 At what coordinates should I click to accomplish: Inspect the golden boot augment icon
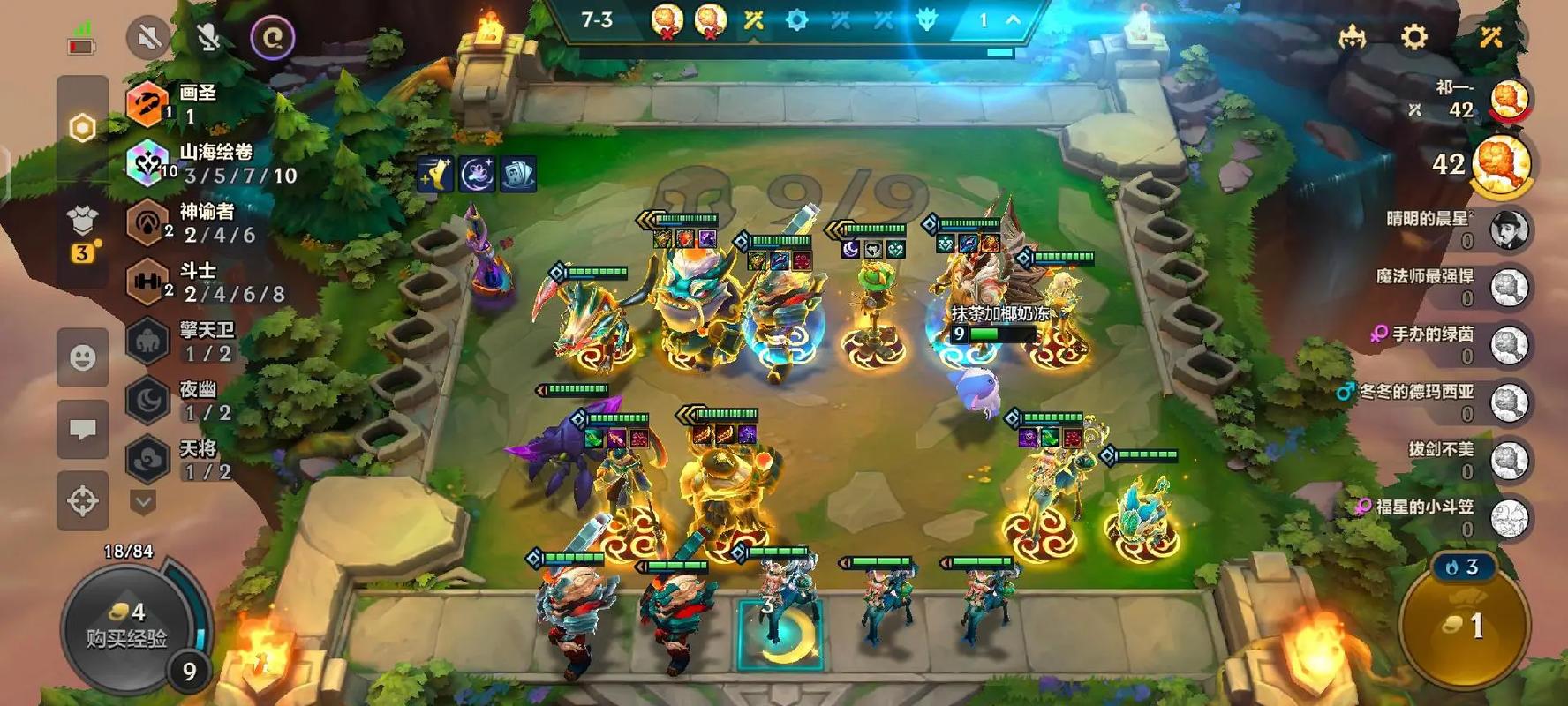coord(435,175)
